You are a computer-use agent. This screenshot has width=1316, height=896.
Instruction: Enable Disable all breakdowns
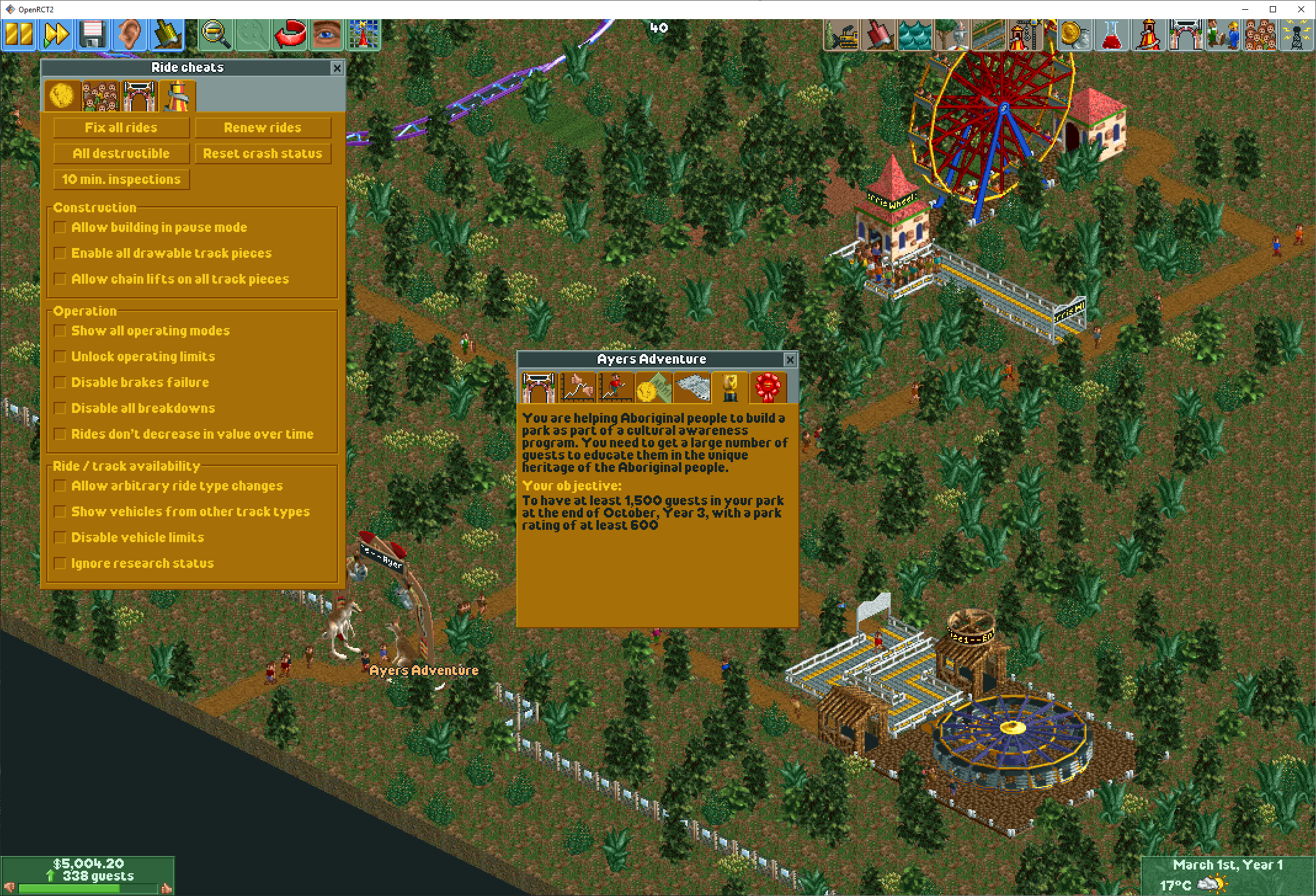pos(60,408)
